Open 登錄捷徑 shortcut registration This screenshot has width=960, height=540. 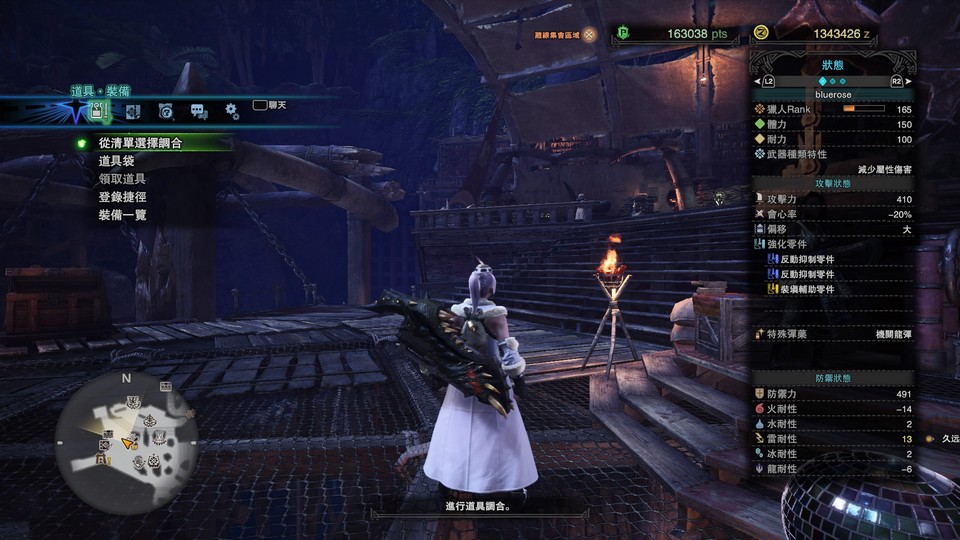(x=123, y=197)
